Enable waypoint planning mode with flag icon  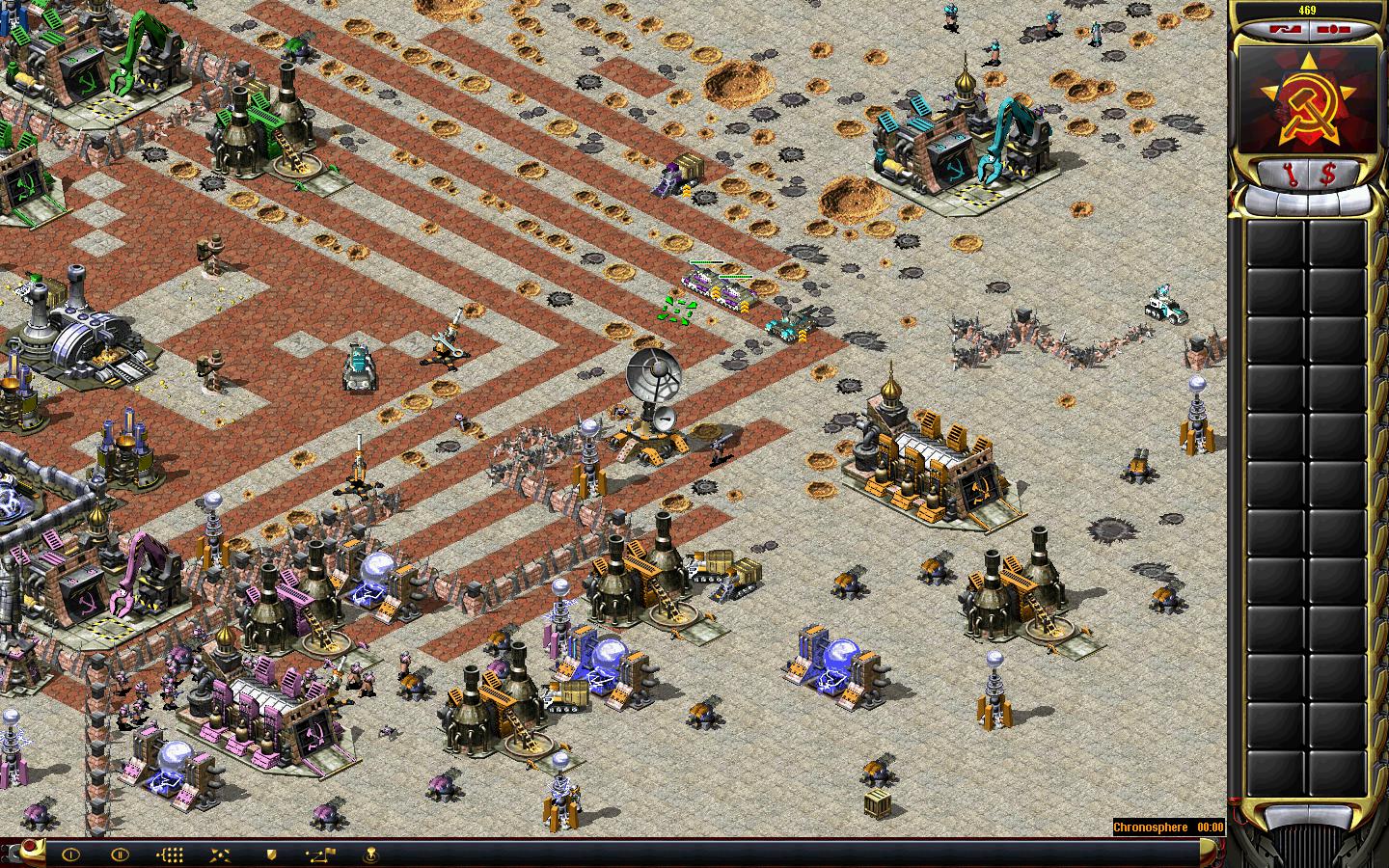click(x=320, y=854)
